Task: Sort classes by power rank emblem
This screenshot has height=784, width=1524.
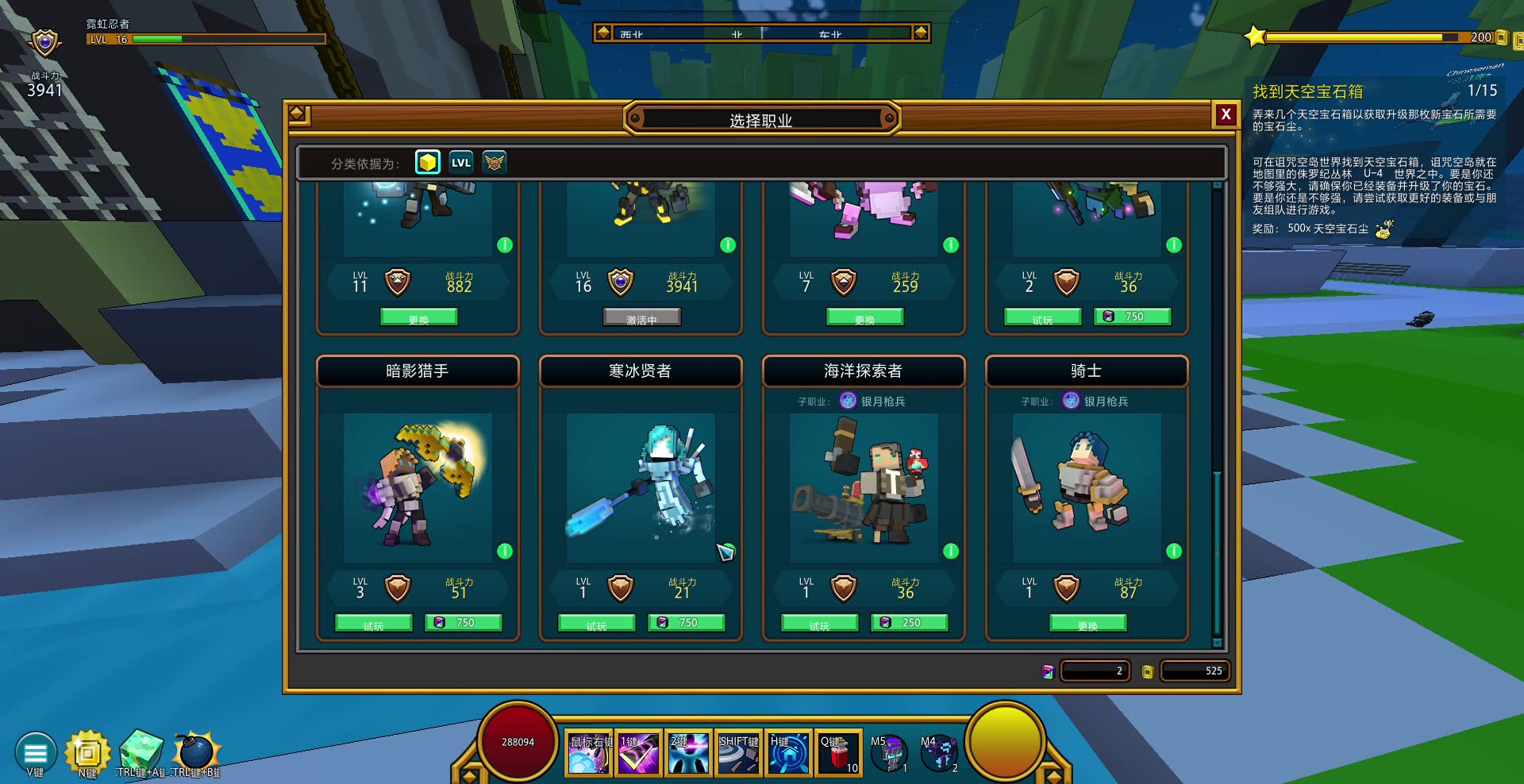Action: pyautogui.click(x=495, y=163)
